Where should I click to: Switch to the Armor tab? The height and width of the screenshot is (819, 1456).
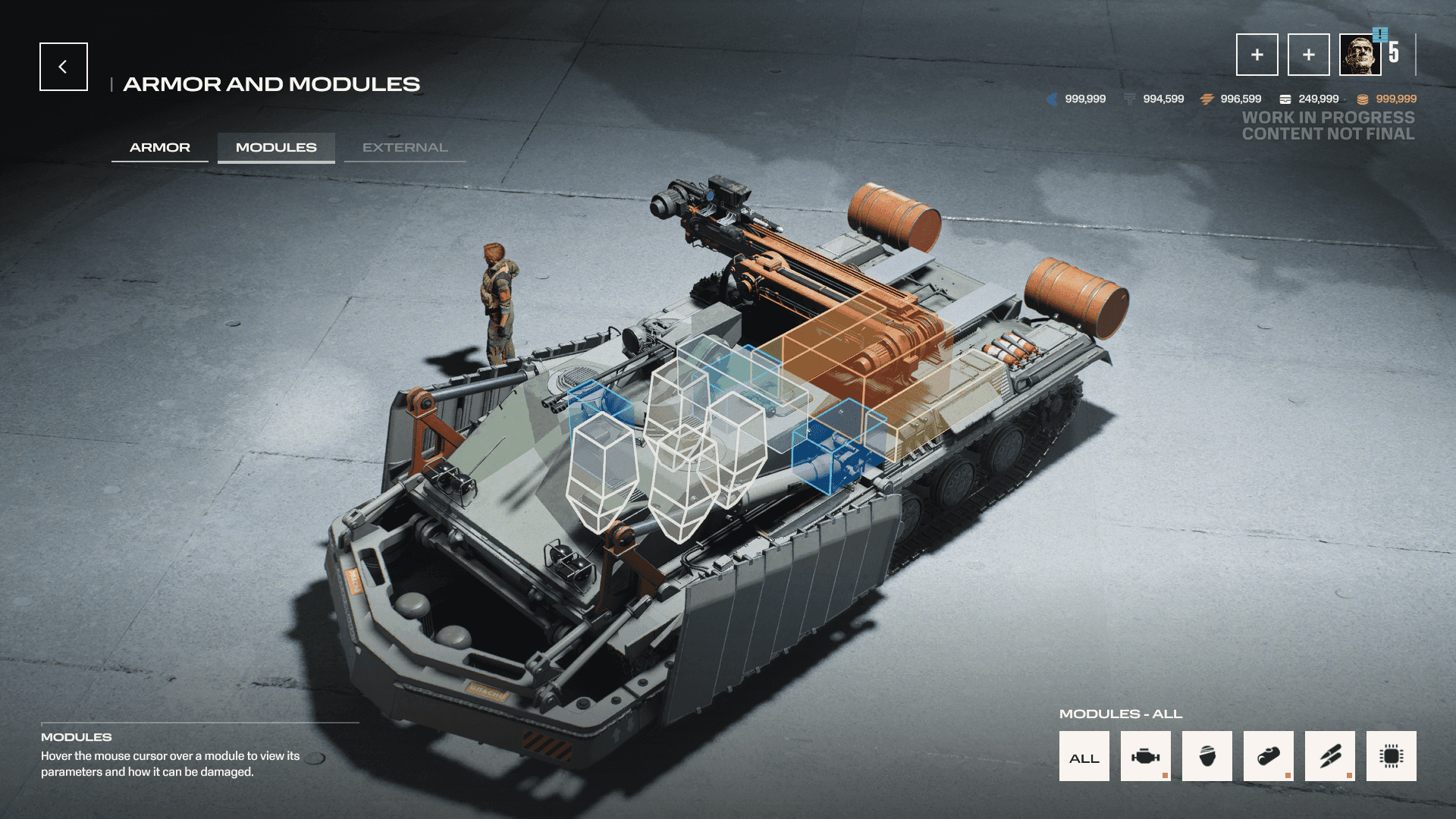[x=160, y=147]
